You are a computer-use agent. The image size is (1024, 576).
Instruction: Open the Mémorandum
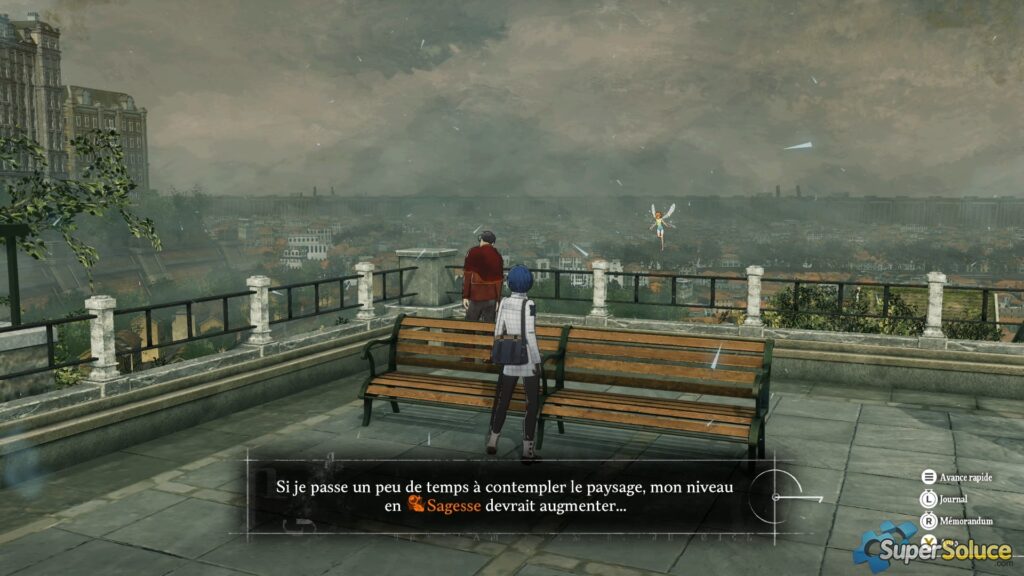point(958,520)
